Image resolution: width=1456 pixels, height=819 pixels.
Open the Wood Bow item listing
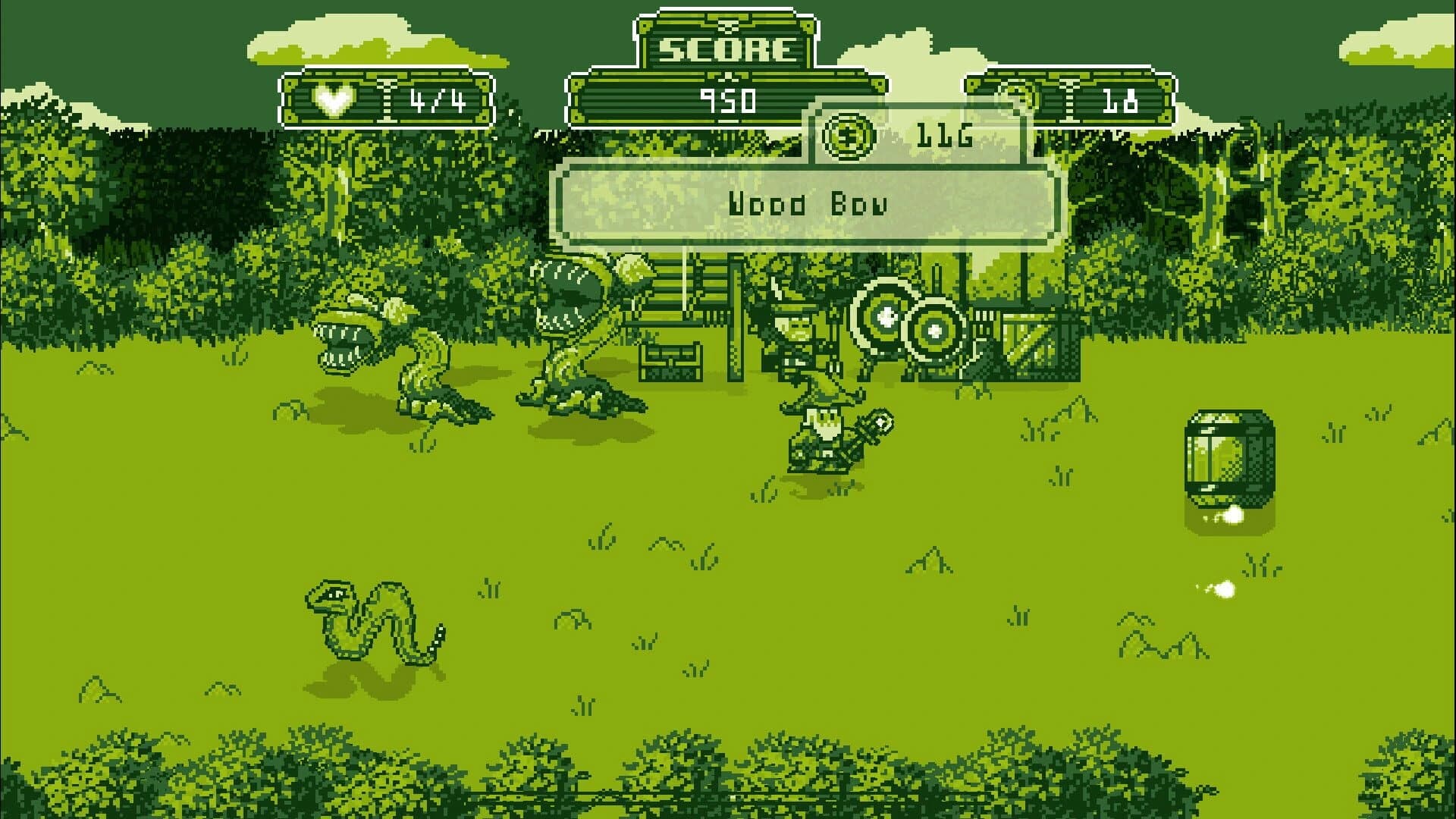[807, 203]
